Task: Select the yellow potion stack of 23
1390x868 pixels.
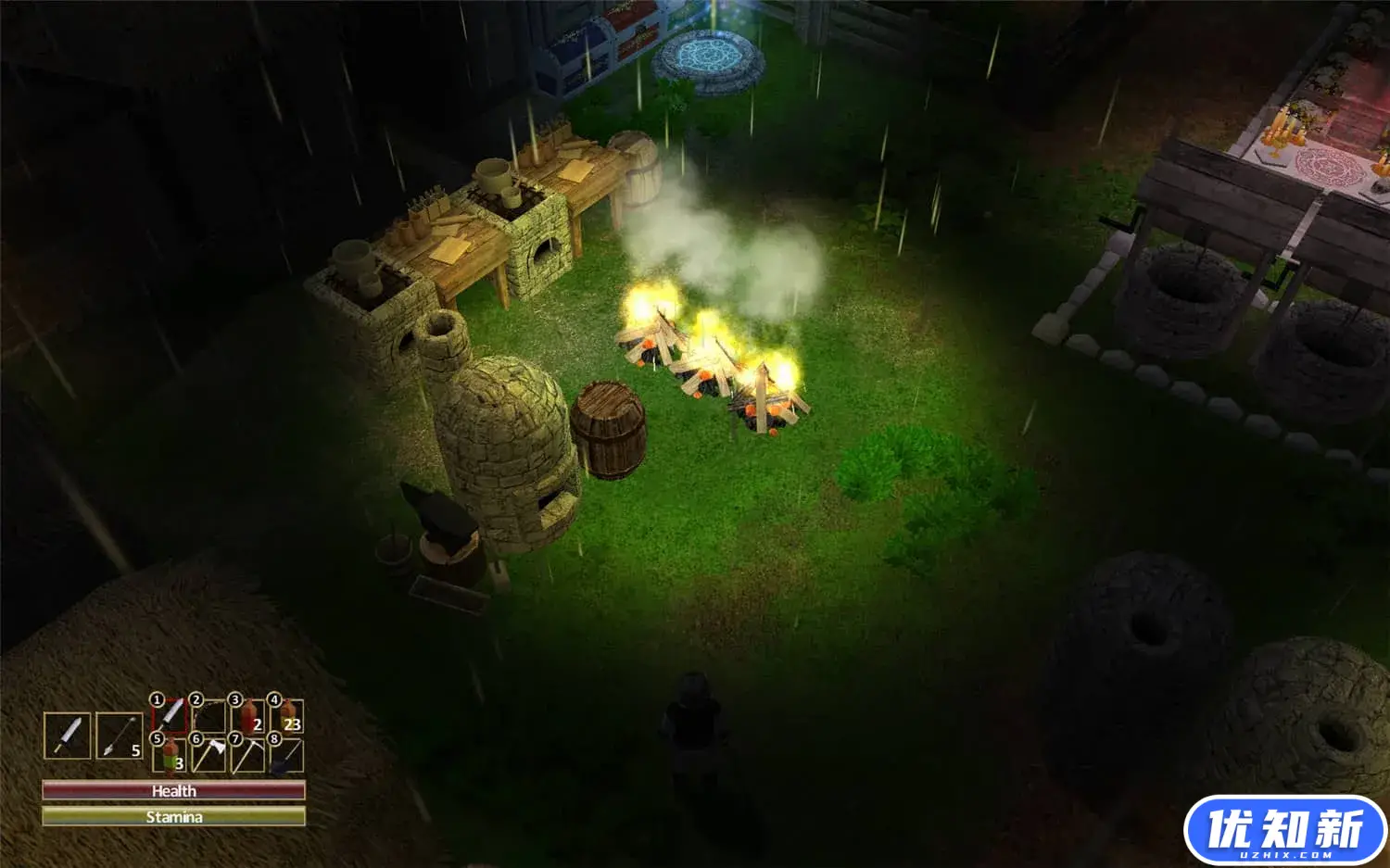Action: 288,715
